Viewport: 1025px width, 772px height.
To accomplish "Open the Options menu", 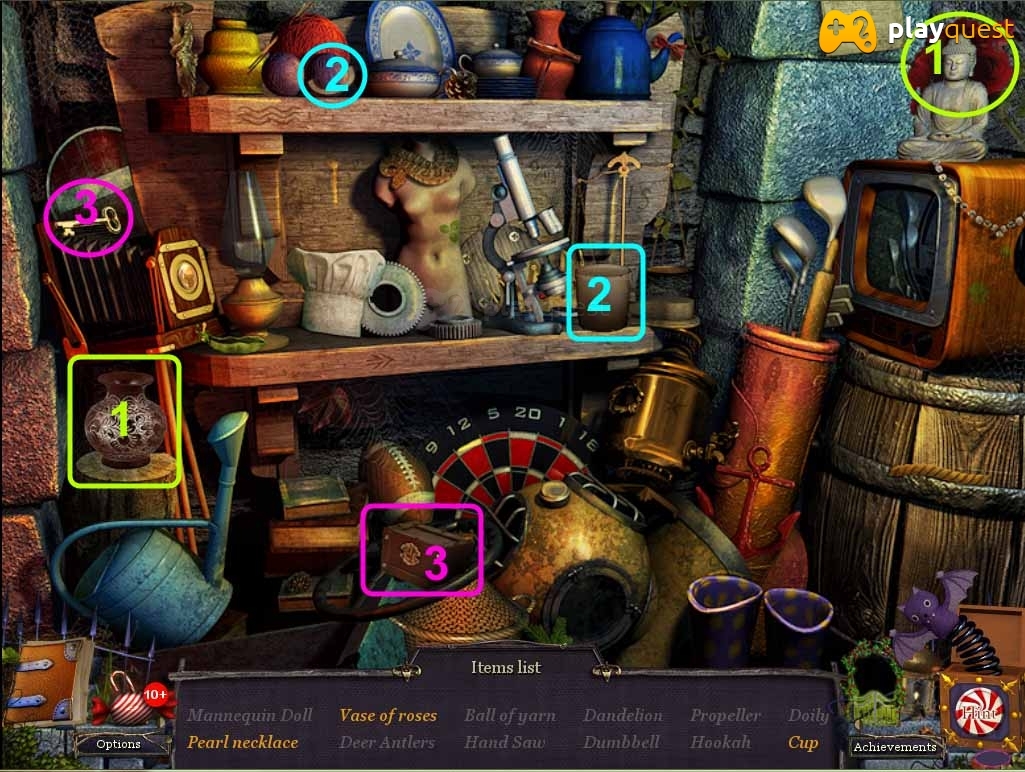I will click(x=118, y=744).
